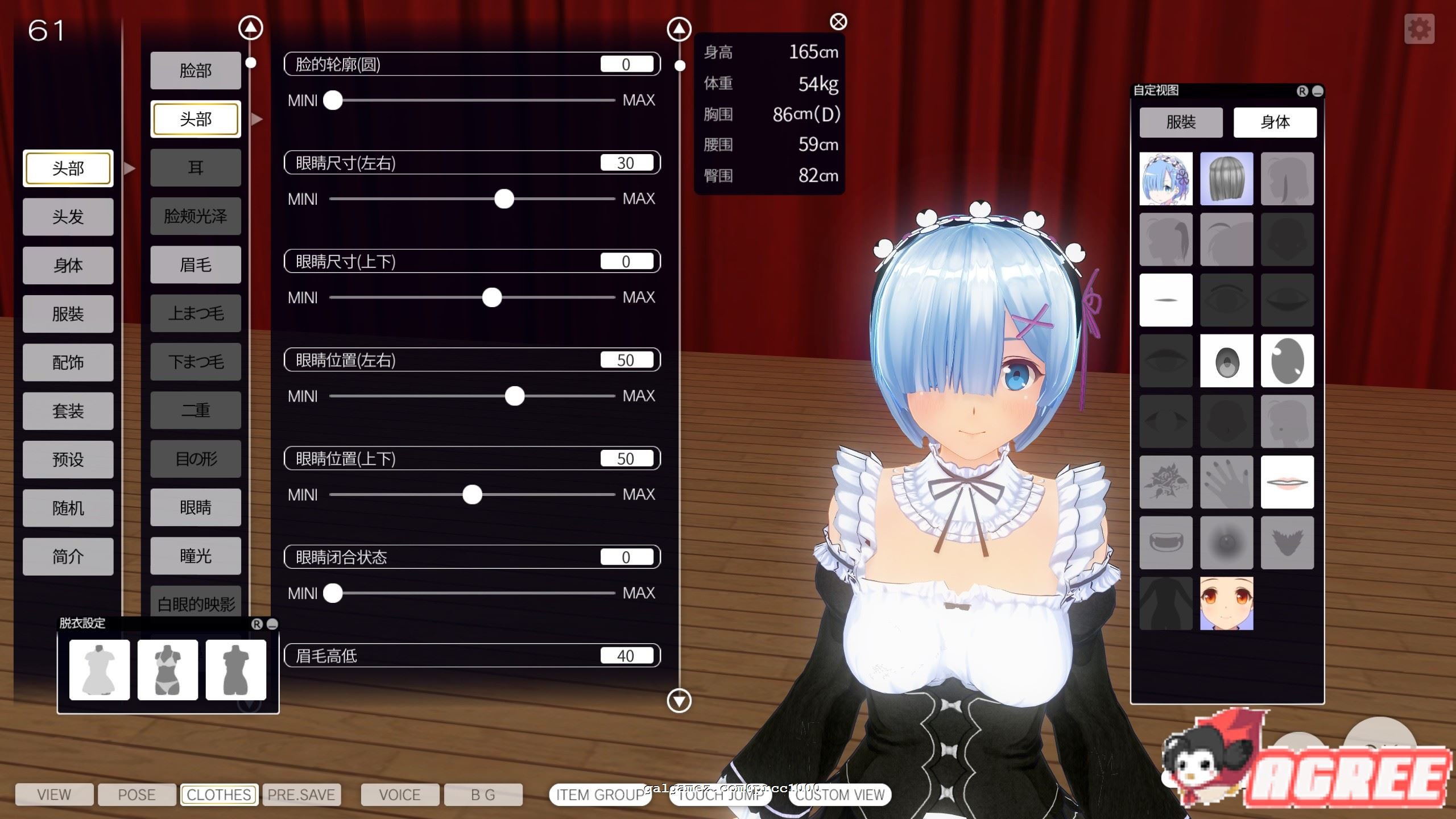Click the up scroll arrow above 脸部
Image resolution: width=1456 pixels, height=819 pixels.
[250, 27]
